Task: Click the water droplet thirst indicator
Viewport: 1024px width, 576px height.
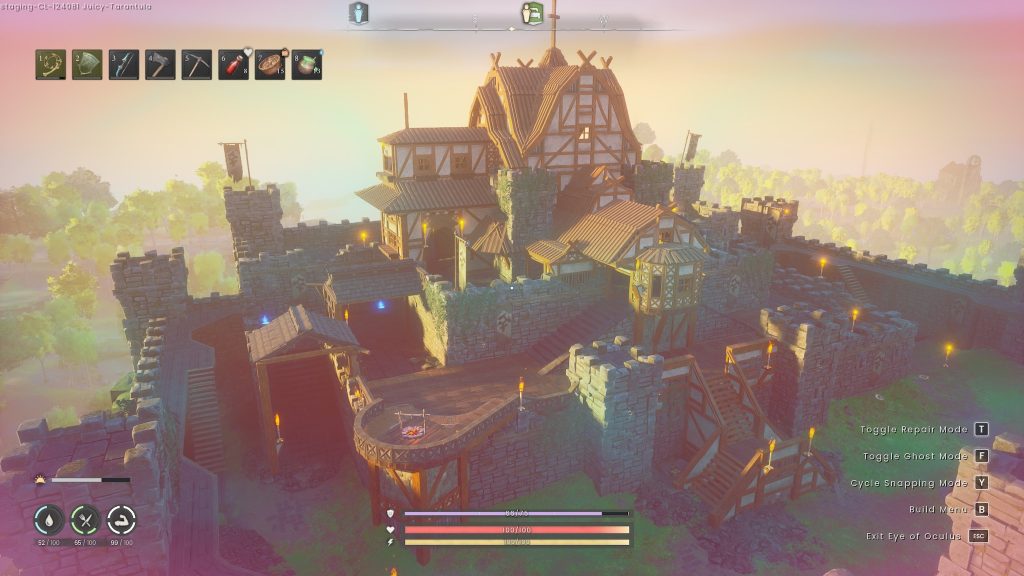Action: tap(49, 520)
